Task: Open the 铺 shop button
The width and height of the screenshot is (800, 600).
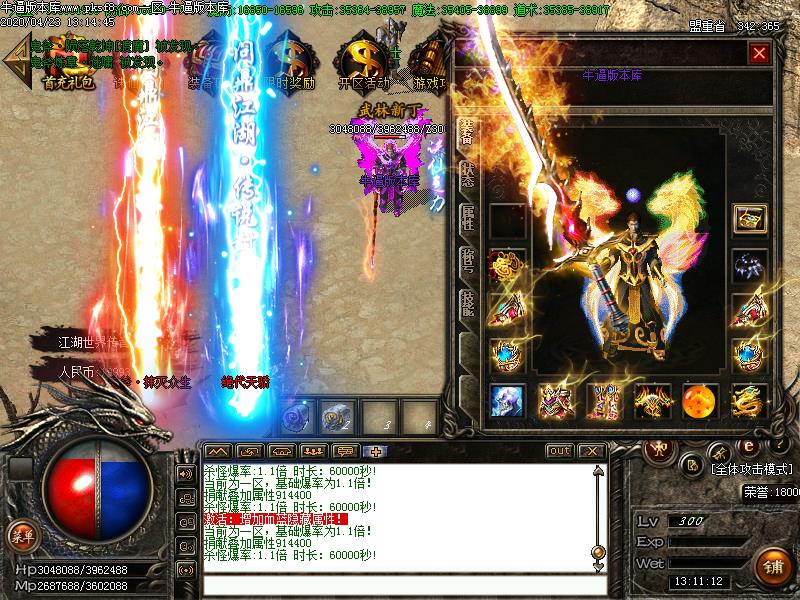Action: 774,566
